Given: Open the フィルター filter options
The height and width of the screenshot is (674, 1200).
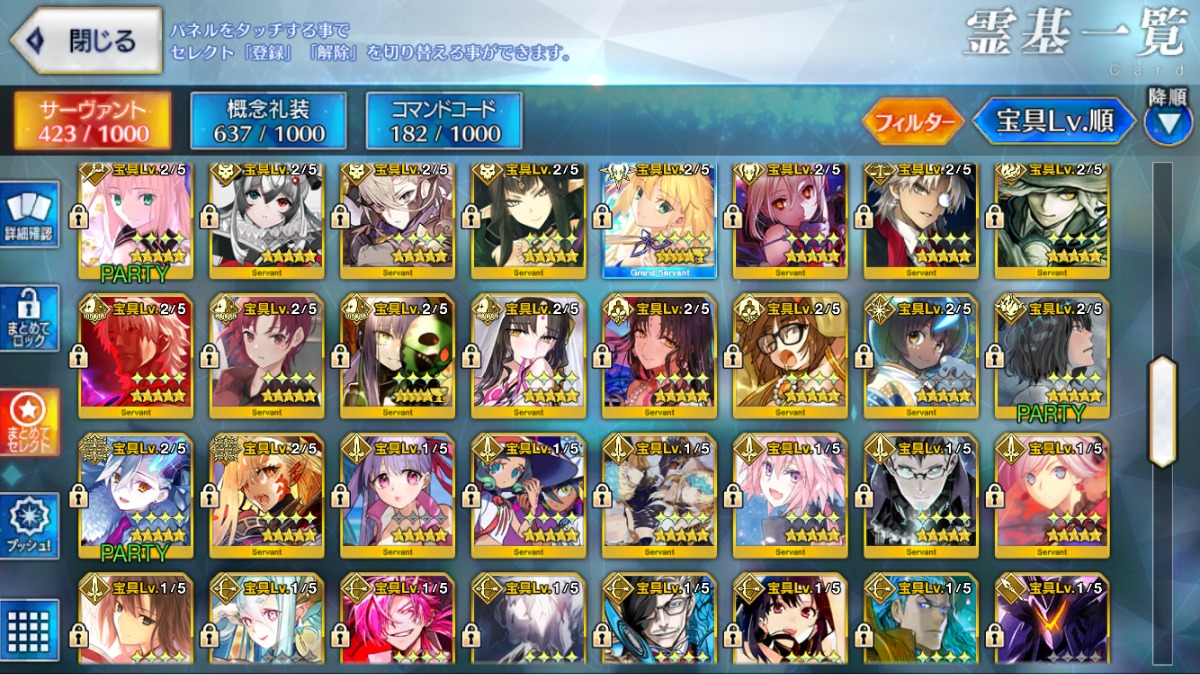Looking at the screenshot, I should (913, 122).
